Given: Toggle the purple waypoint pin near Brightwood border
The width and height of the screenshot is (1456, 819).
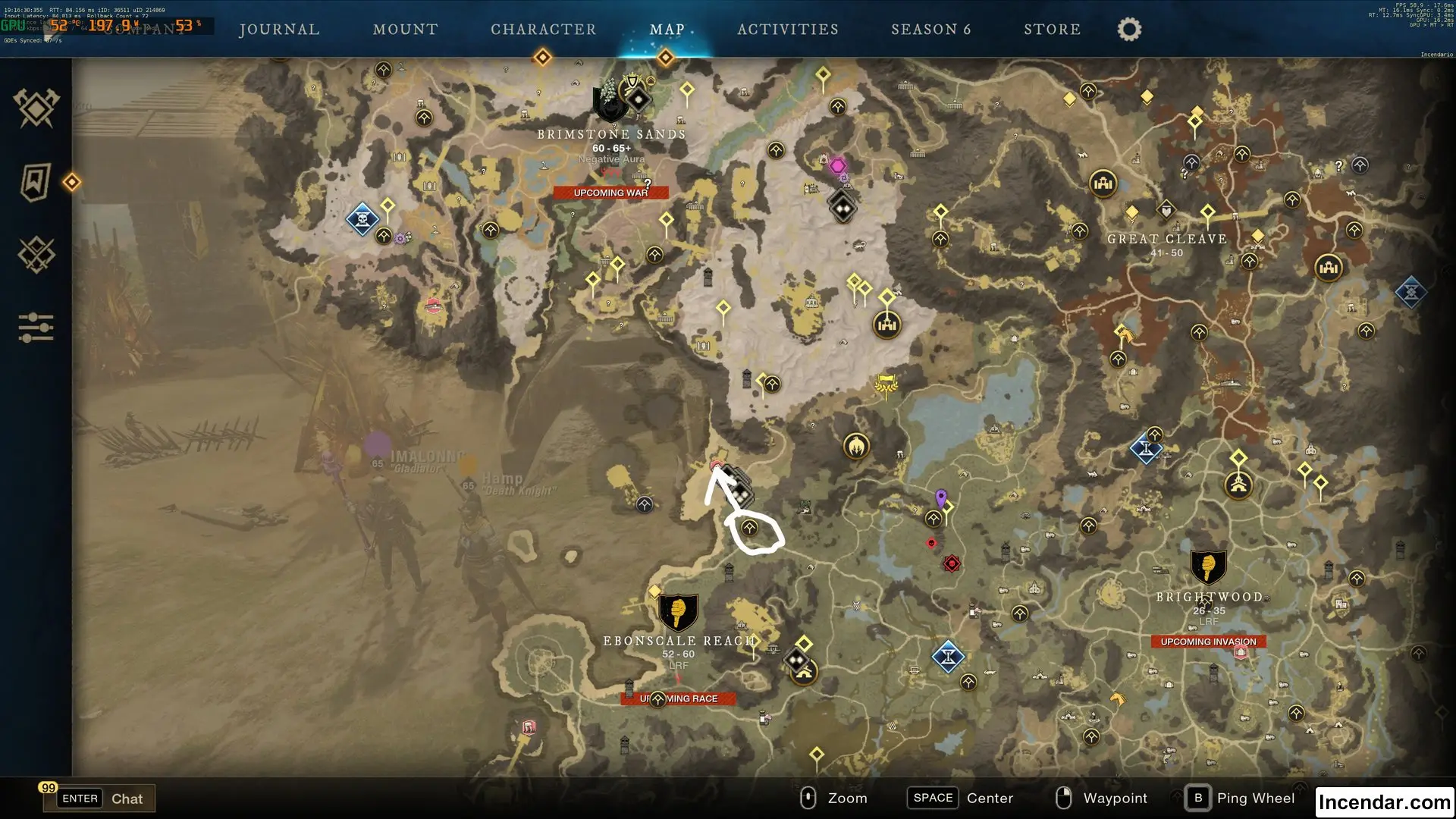Looking at the screenshot, I should pos(940,495).
